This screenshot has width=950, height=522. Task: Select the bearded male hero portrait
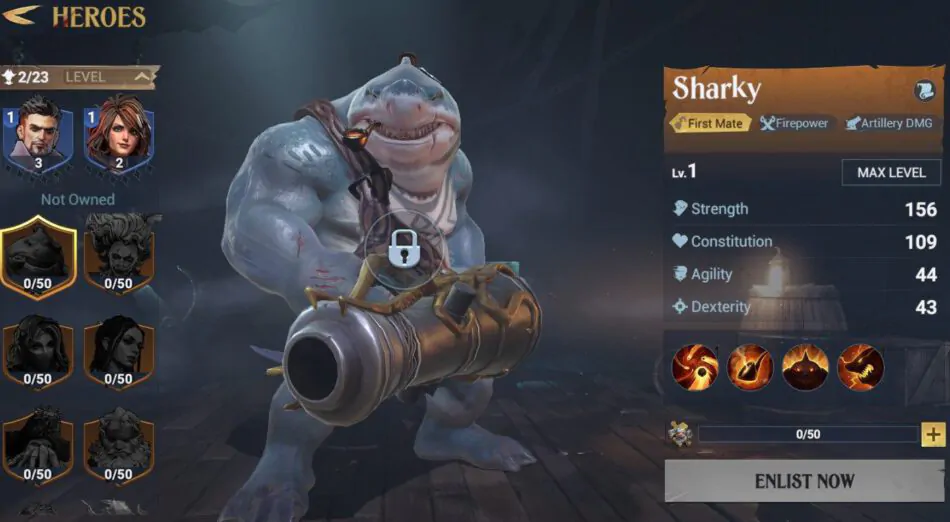tap(38, 138)
